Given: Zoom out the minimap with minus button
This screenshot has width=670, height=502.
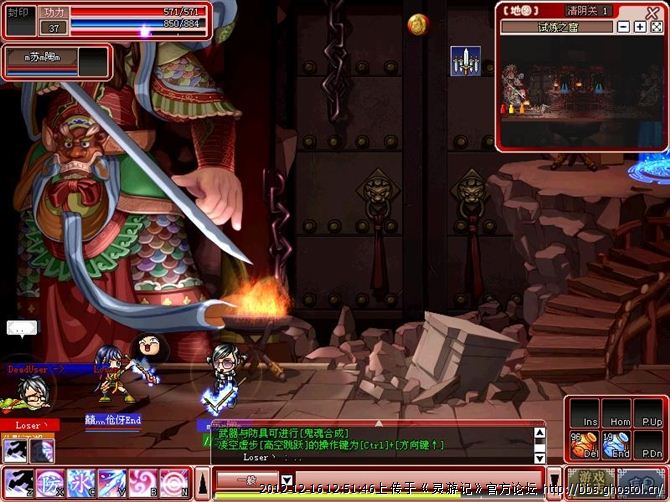Looking at the screenshot, I should tap(624, 27).
